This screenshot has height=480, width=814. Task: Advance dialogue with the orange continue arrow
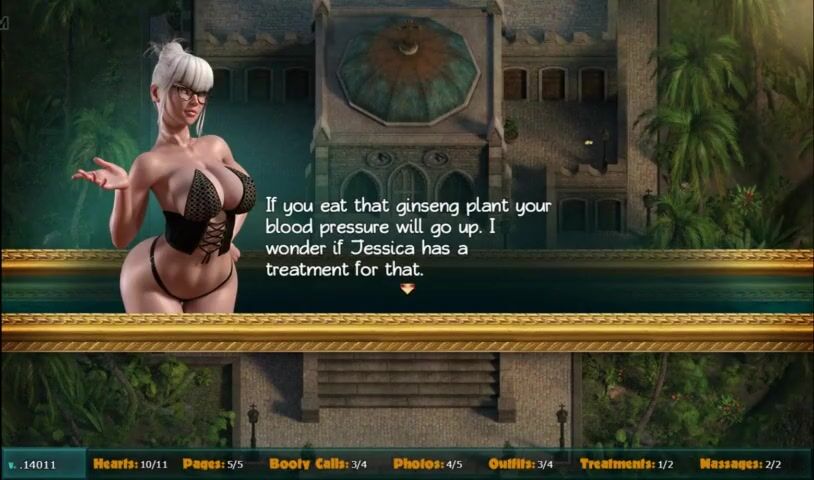(x=407, y=289)
